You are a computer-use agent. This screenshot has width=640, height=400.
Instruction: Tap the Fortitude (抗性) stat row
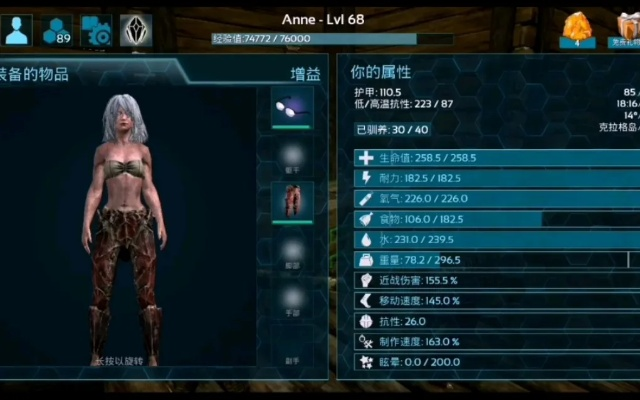[x=492, y=321]
